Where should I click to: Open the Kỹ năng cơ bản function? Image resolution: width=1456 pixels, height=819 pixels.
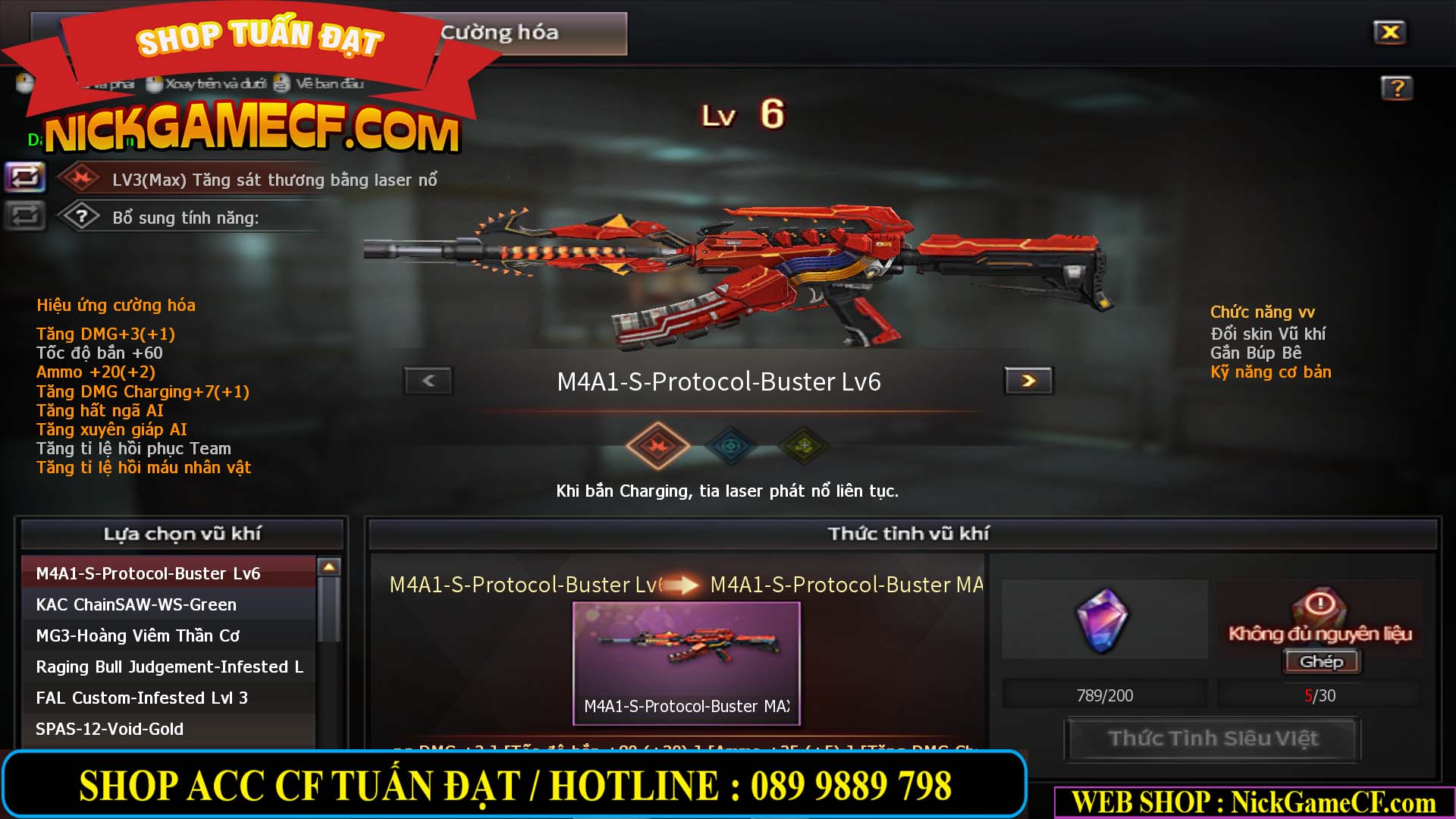tap(1270, 372)
